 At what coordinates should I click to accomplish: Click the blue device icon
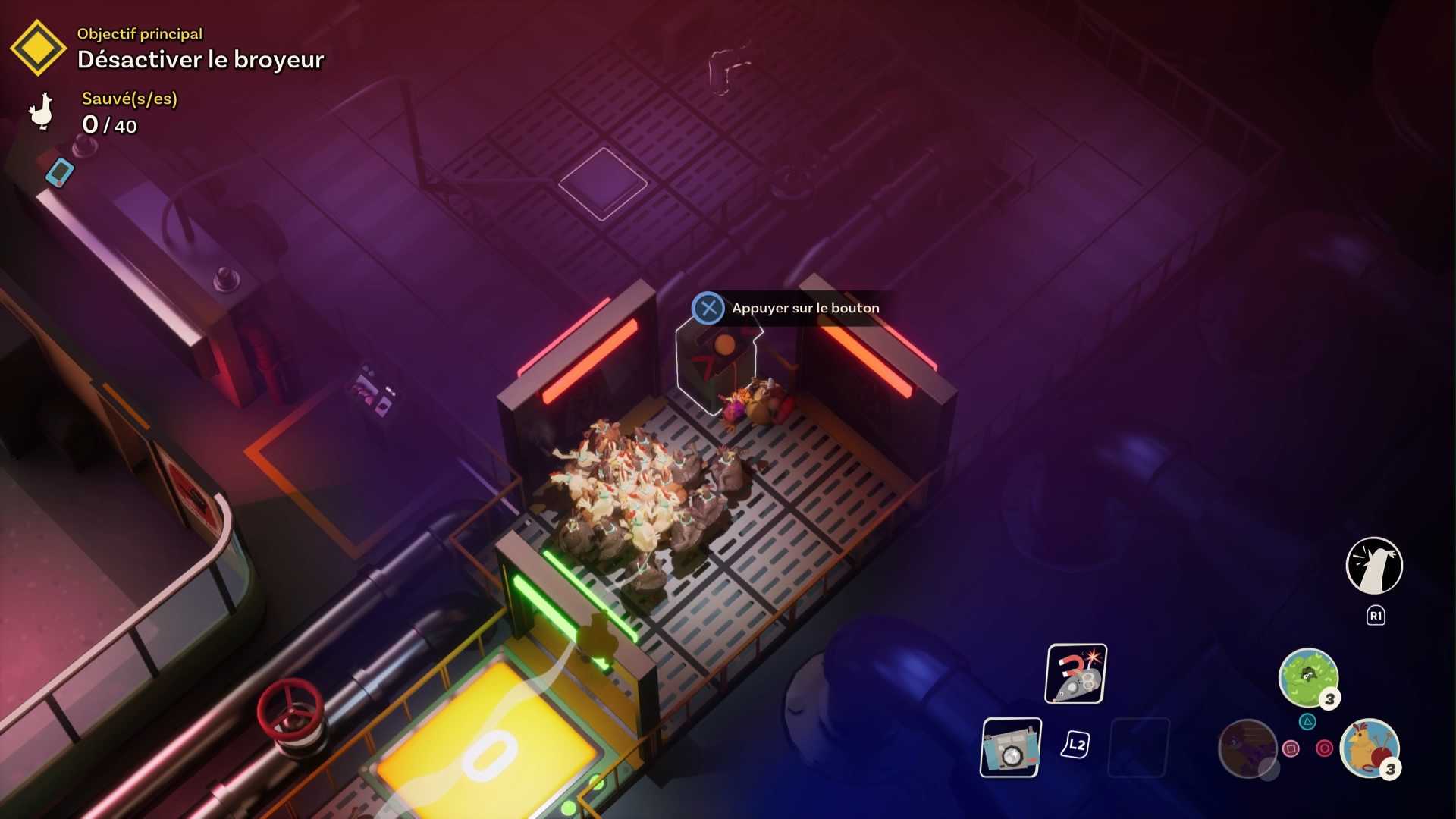(60, 172)
